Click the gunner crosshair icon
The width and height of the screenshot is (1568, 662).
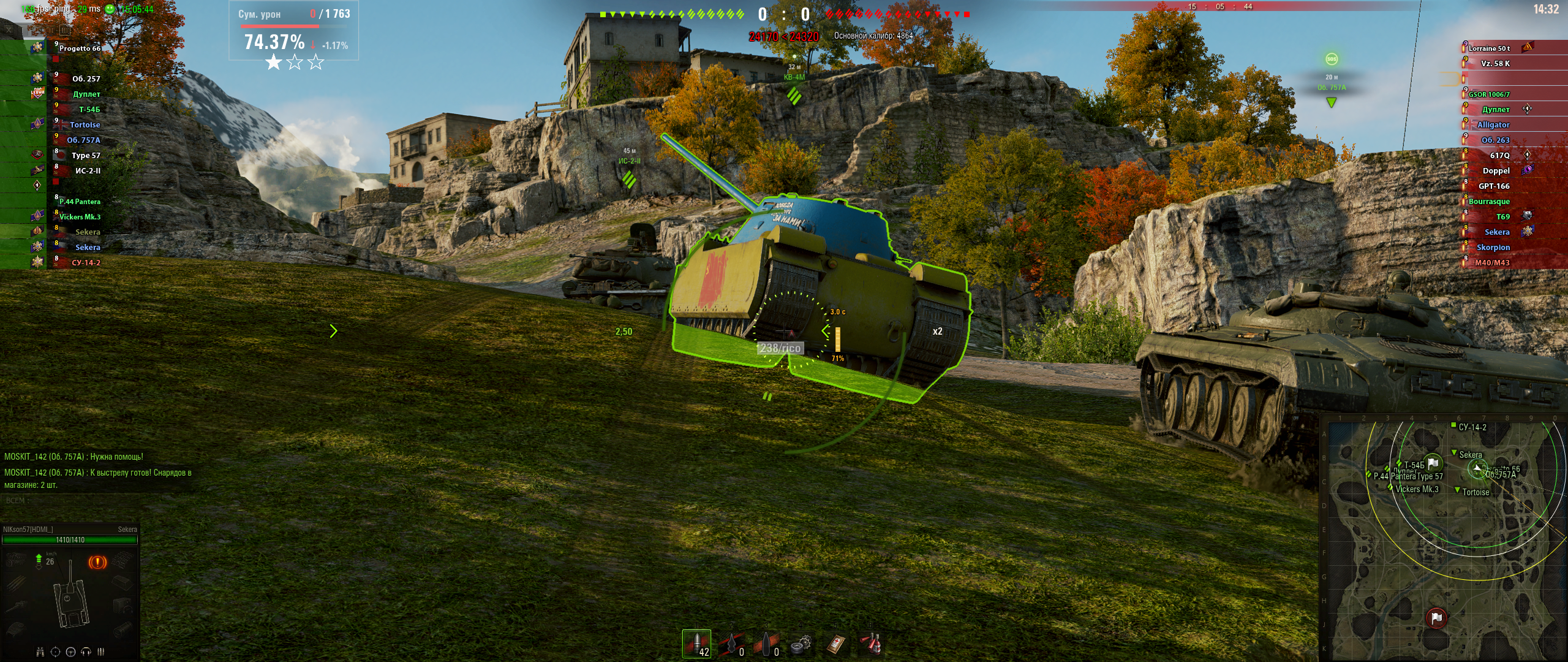[x=55, y=652]
